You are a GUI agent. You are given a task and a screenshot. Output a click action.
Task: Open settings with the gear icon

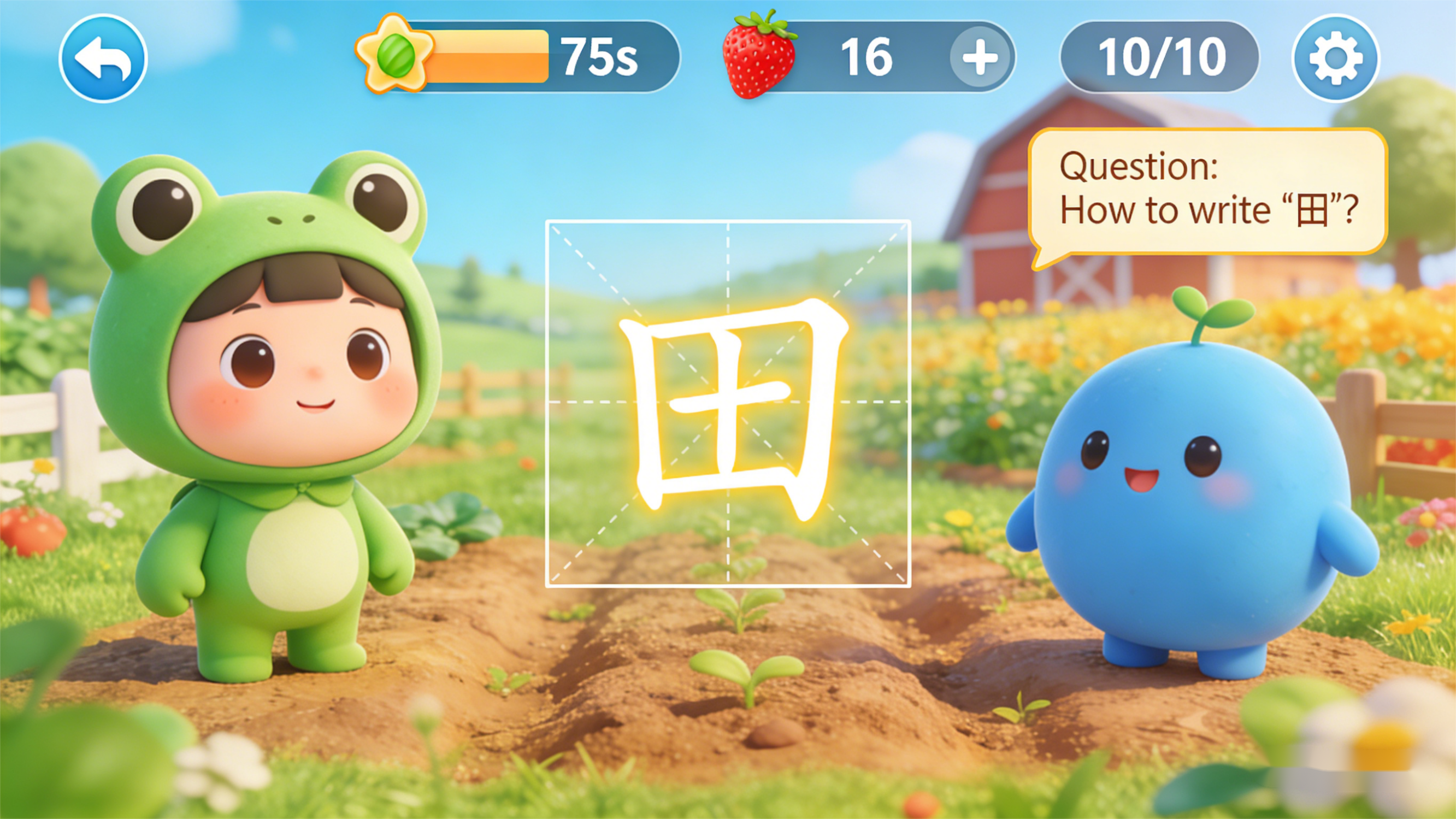(x=1335, y=58)
